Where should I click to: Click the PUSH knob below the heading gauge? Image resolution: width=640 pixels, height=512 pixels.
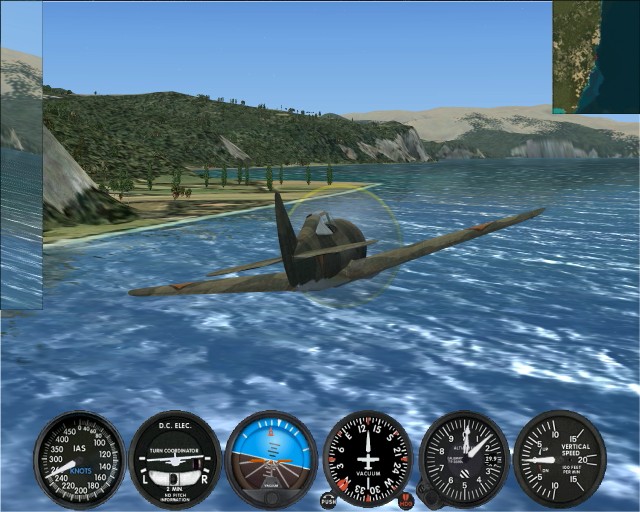(328, 498)
